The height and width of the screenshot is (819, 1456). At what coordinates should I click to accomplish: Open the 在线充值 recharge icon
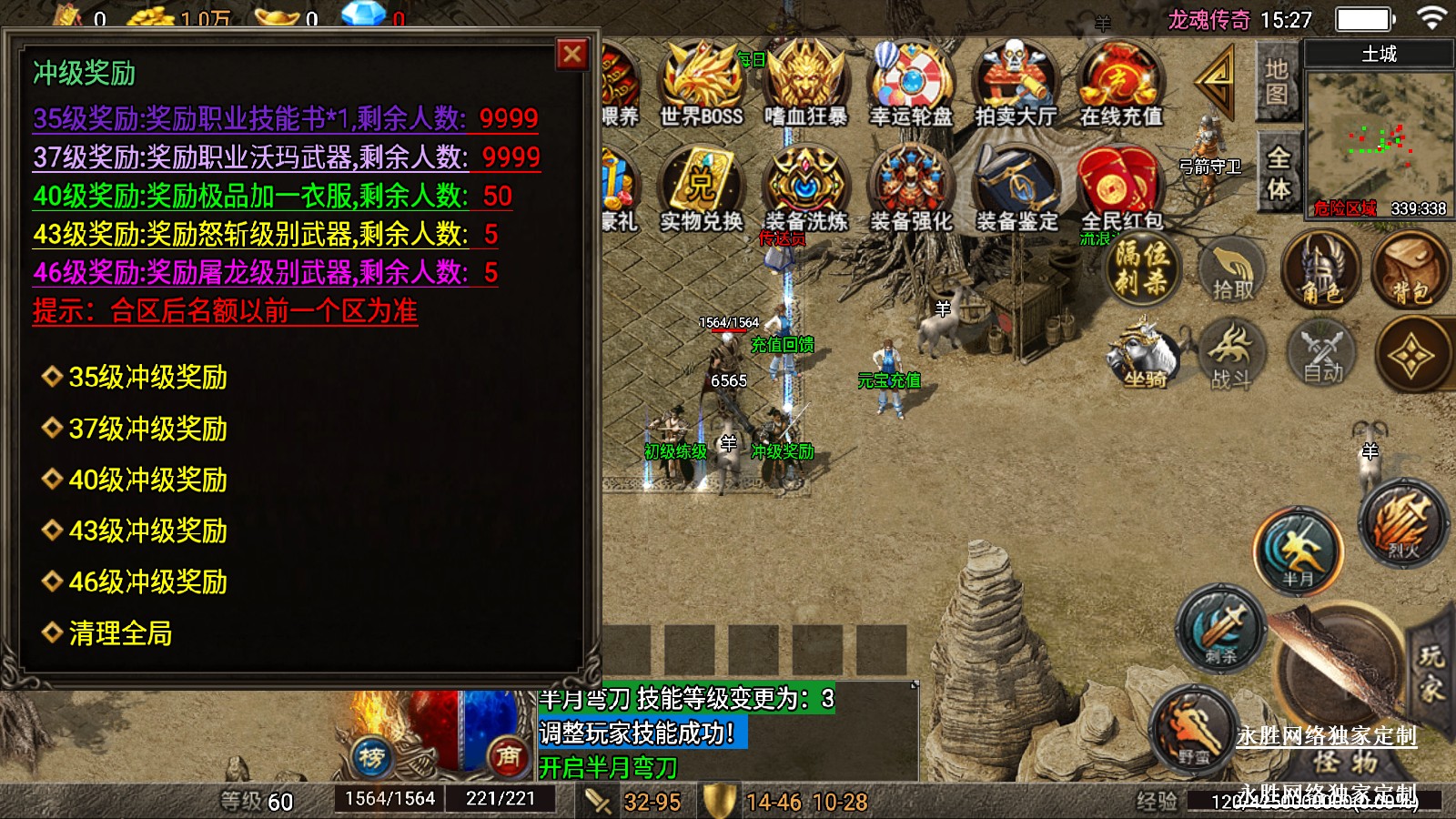coord(1120,84)
